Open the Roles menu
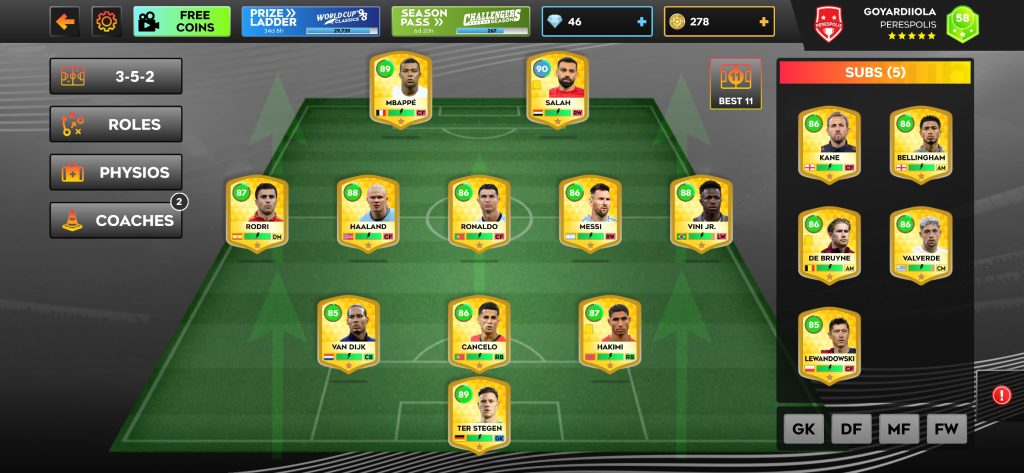 pyautogui.click(x=116, y=124)
